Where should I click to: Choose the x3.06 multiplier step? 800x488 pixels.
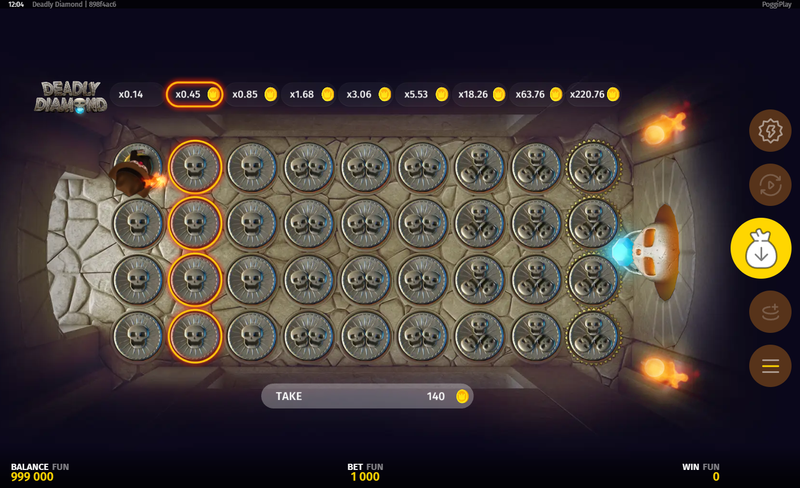click(367, 94)
